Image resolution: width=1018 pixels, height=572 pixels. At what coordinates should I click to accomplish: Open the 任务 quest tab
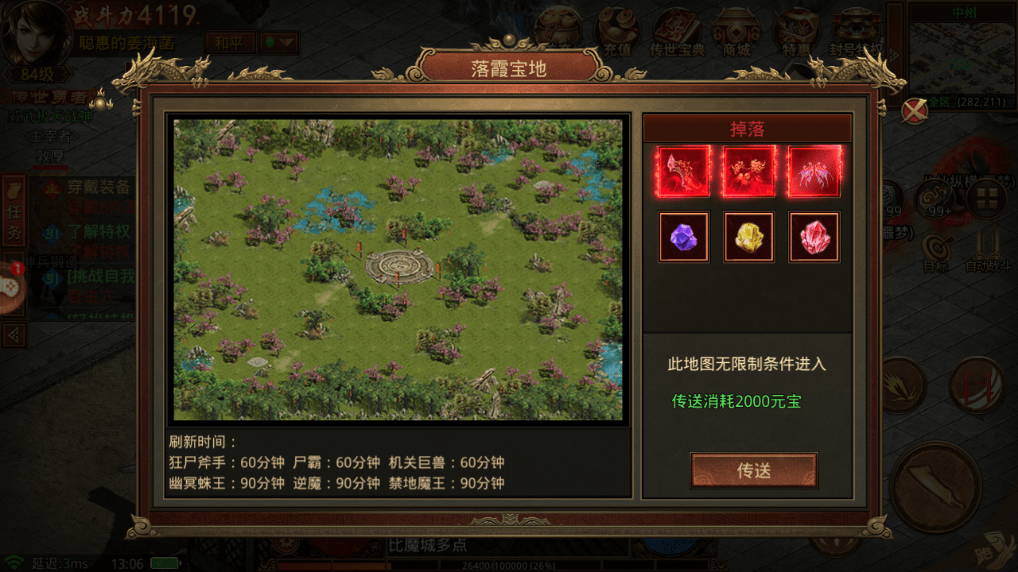tap(14, 210)
